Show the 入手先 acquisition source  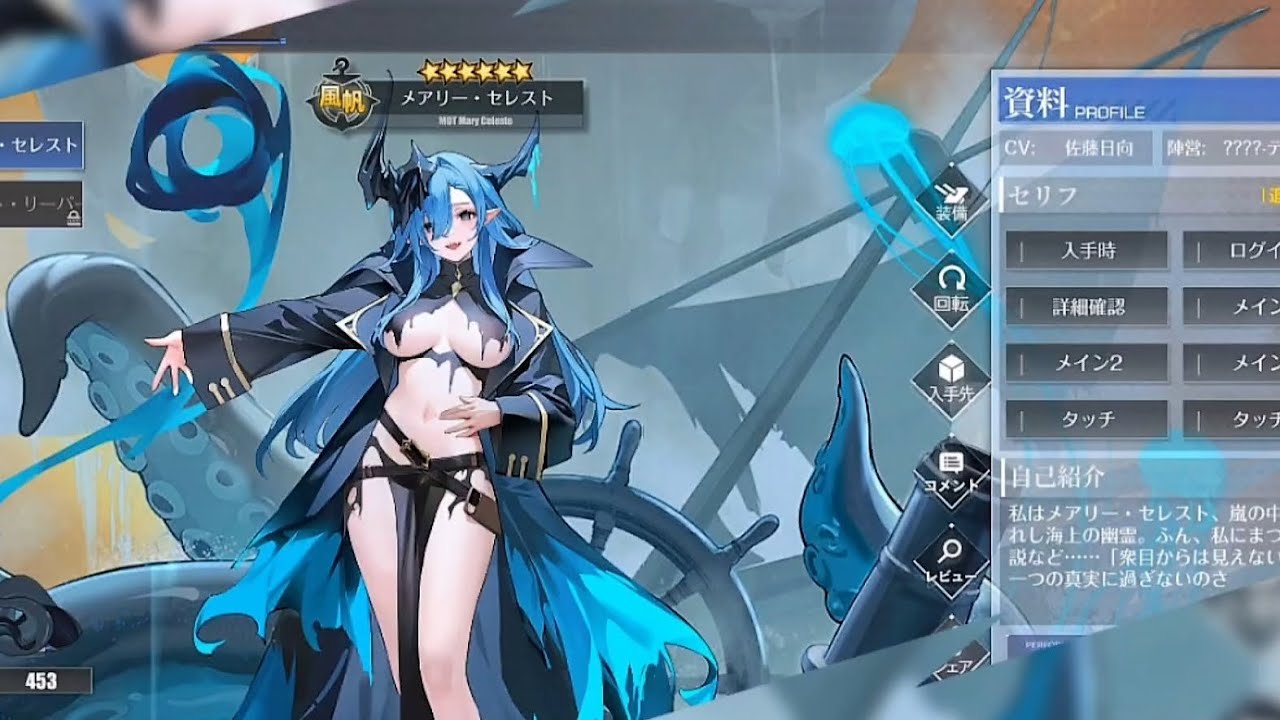pyautogui.click(x=950, y=378)
